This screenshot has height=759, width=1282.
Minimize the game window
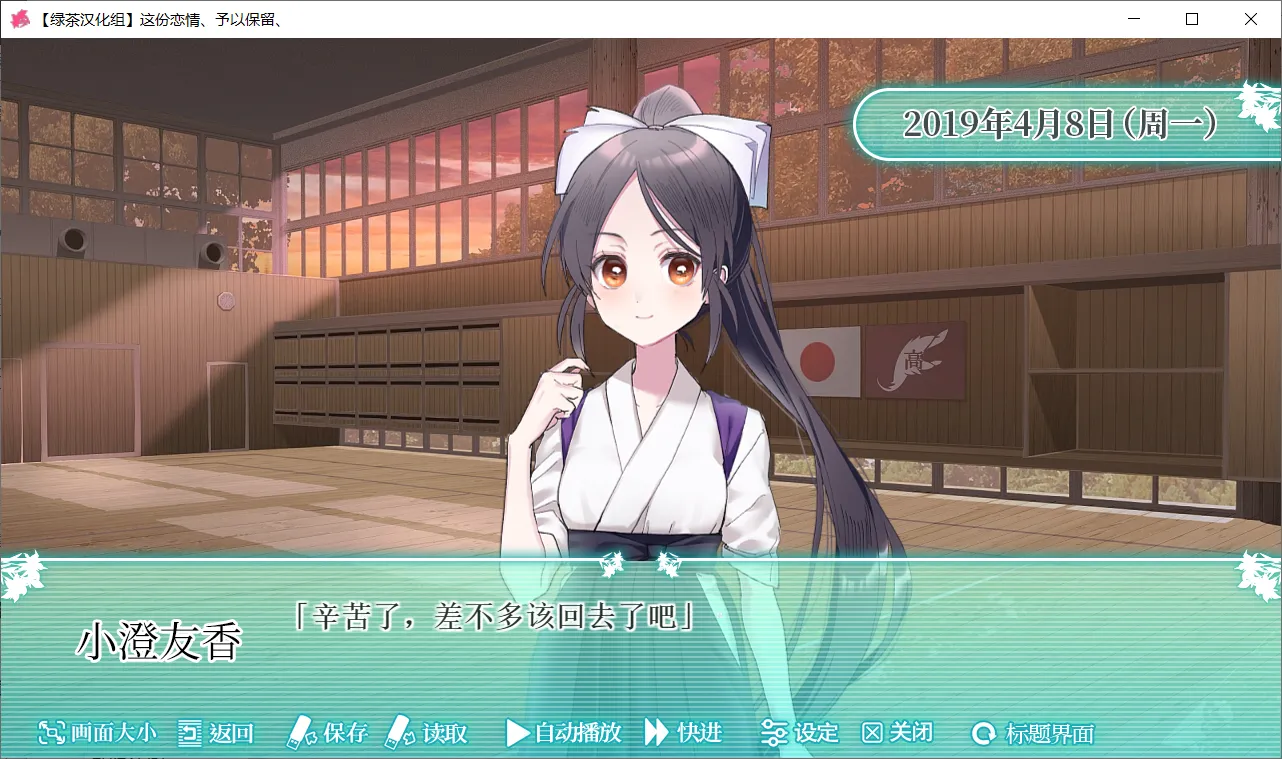(x=1133, y=19)
